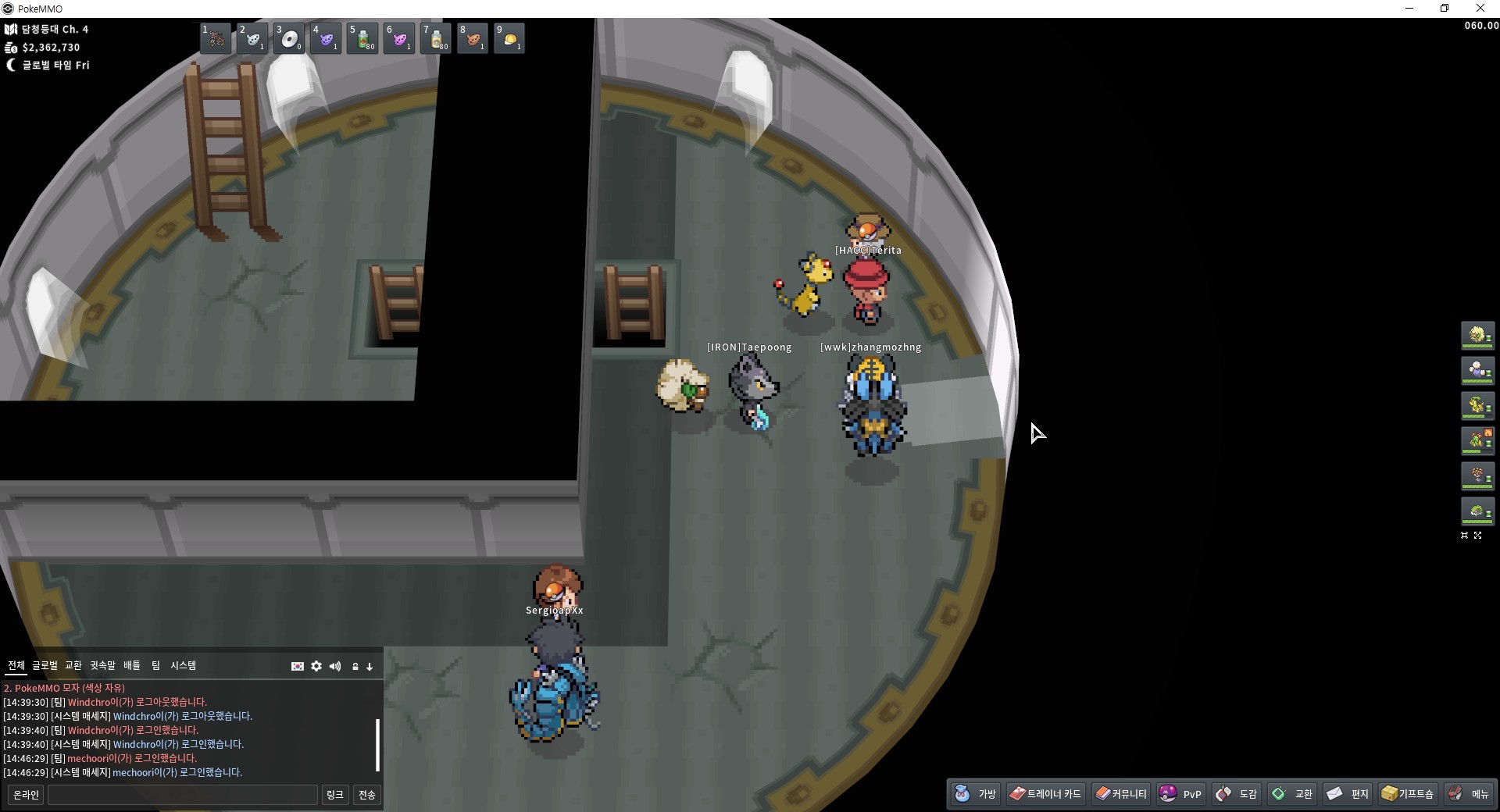Send the chat message with 전송

pos(366,795)
